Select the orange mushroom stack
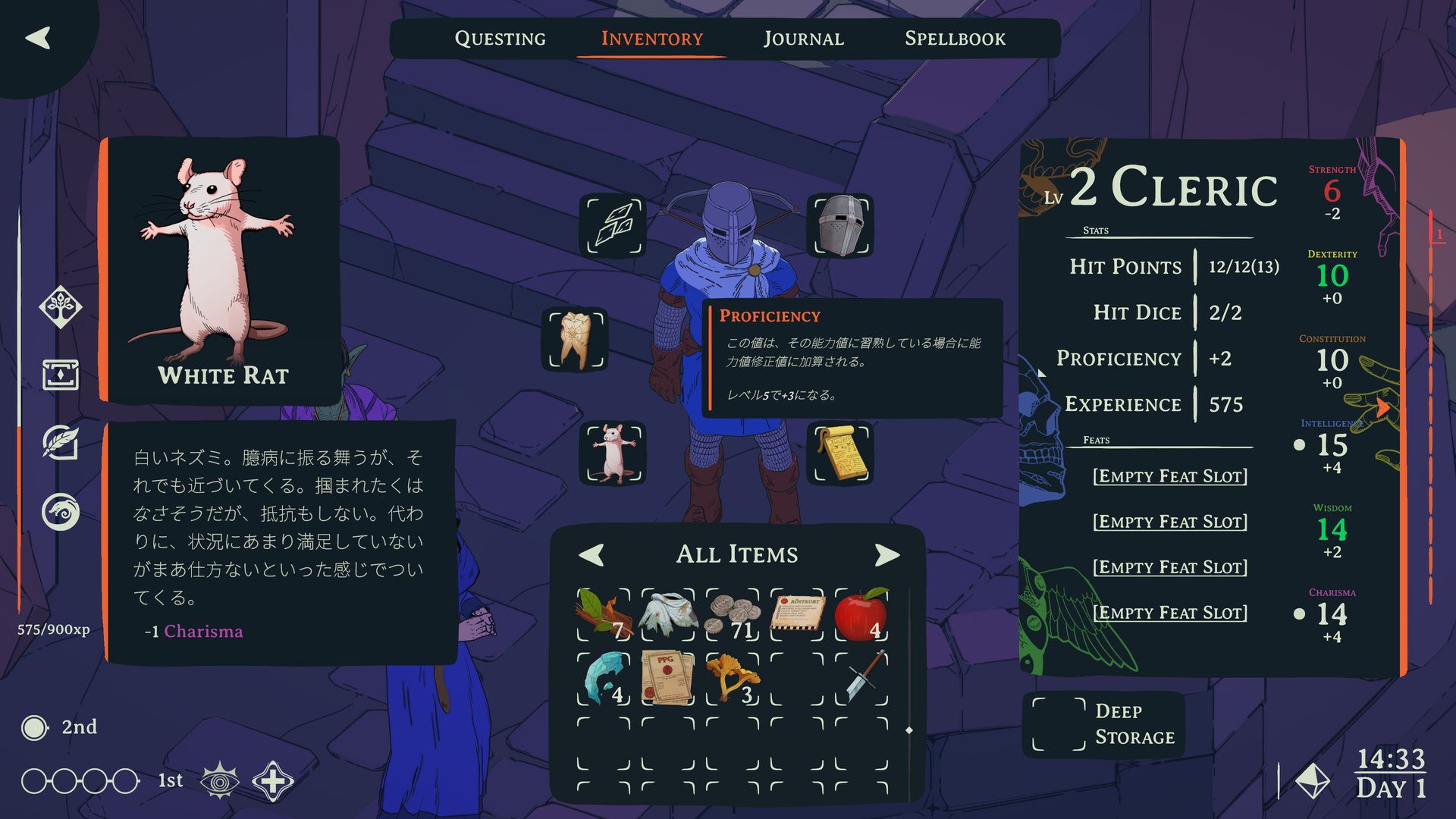Viewport: 1456px width, 819px height. click(732, 677)
